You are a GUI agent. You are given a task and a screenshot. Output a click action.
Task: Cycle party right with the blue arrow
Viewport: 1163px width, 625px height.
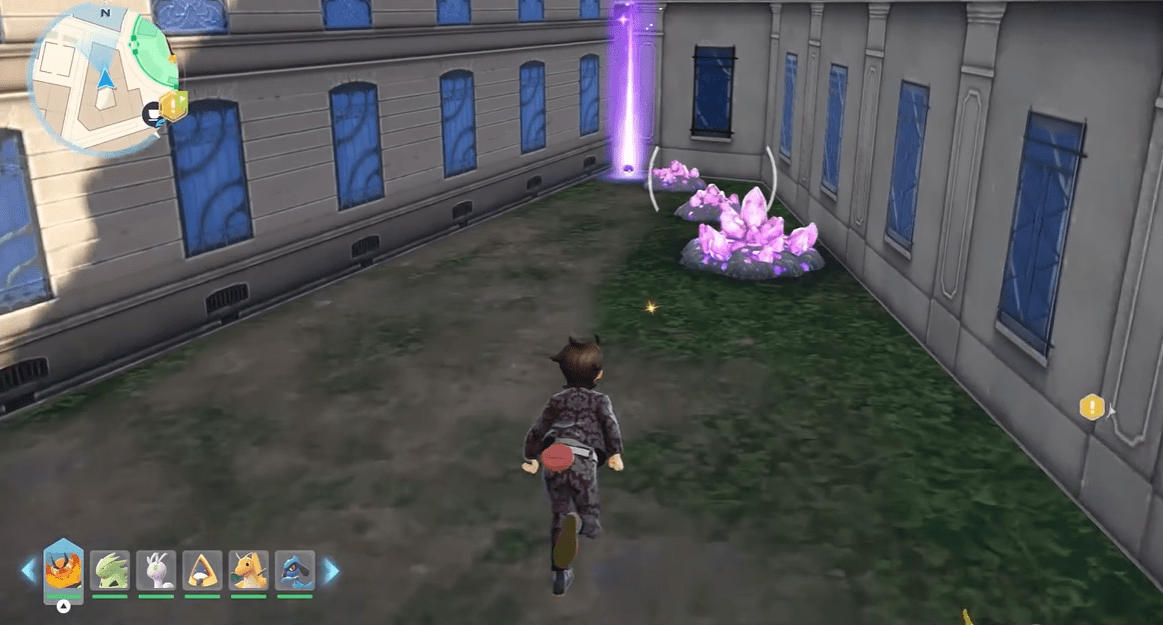(331, 571)
